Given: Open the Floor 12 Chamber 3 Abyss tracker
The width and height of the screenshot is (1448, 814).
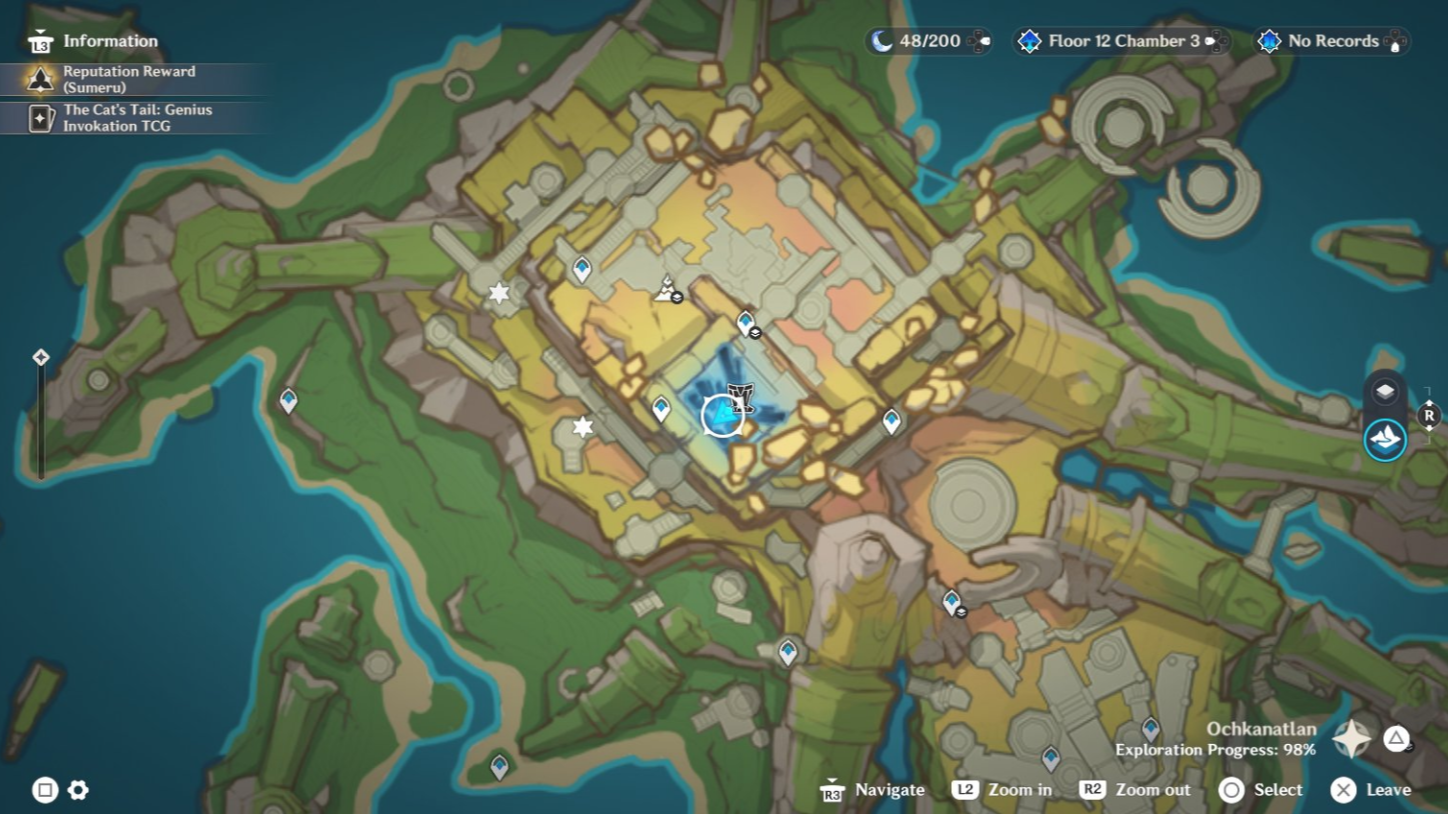Looking at the screenshot, I should 1122,41.
